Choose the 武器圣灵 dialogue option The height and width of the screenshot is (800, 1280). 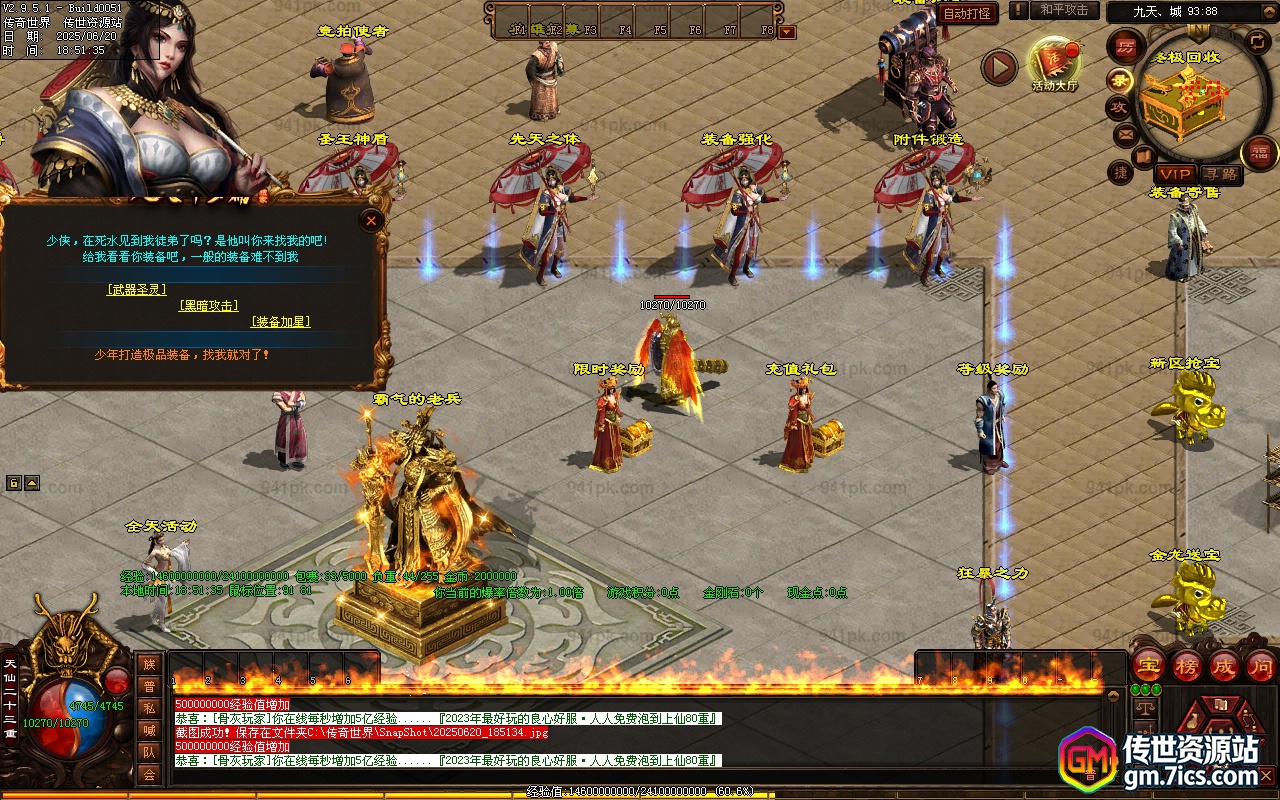click(x=138, y=289)
